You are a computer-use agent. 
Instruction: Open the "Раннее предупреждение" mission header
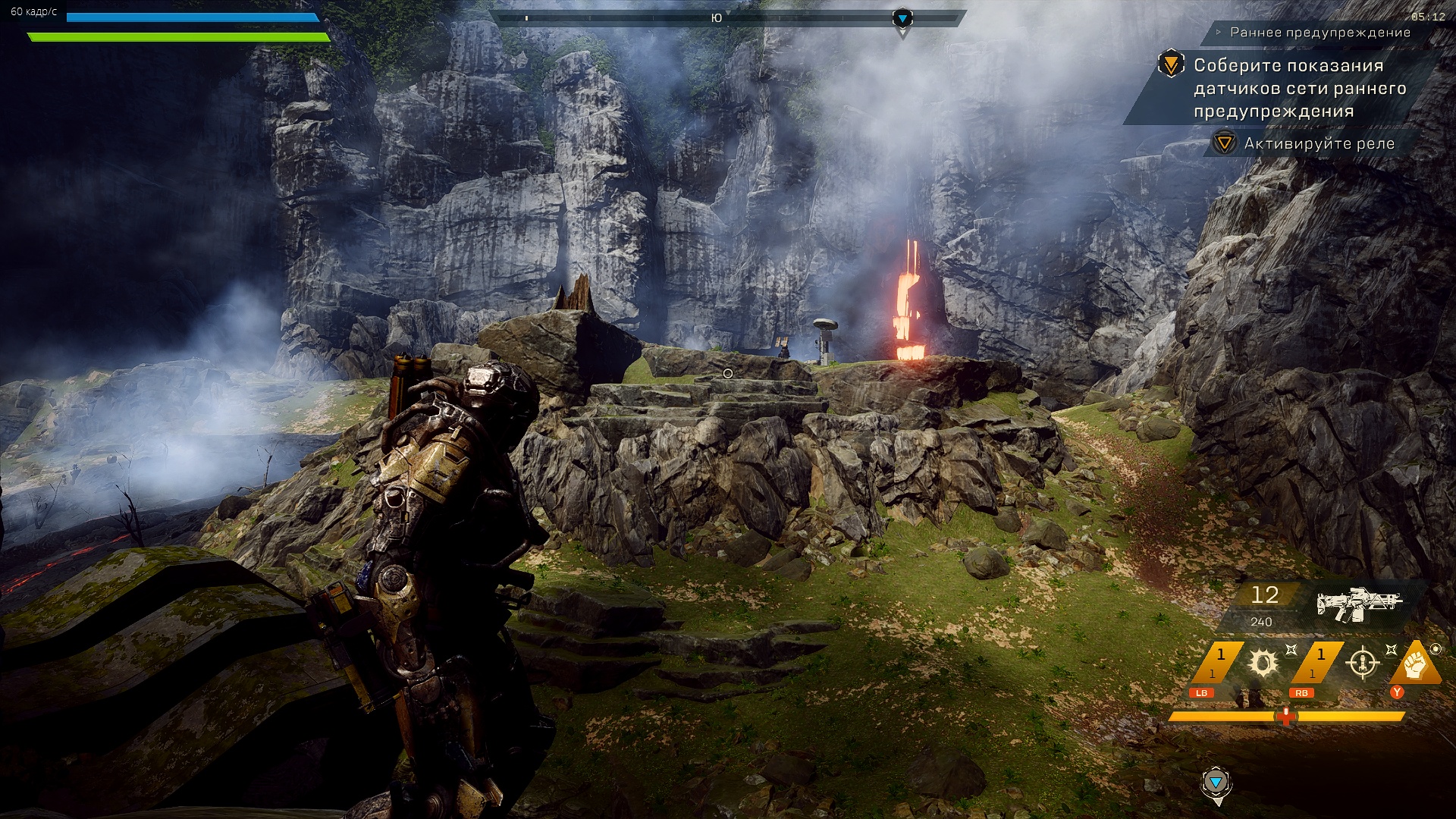click(x=1319, y=33)
